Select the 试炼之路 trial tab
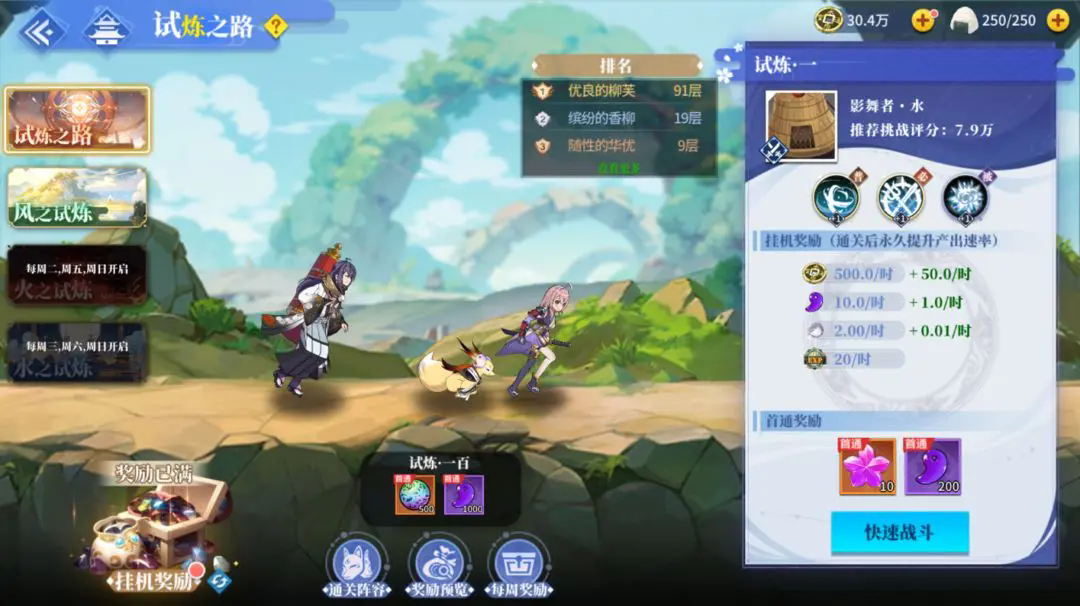1080x606 pixels. tap(78, 120)
